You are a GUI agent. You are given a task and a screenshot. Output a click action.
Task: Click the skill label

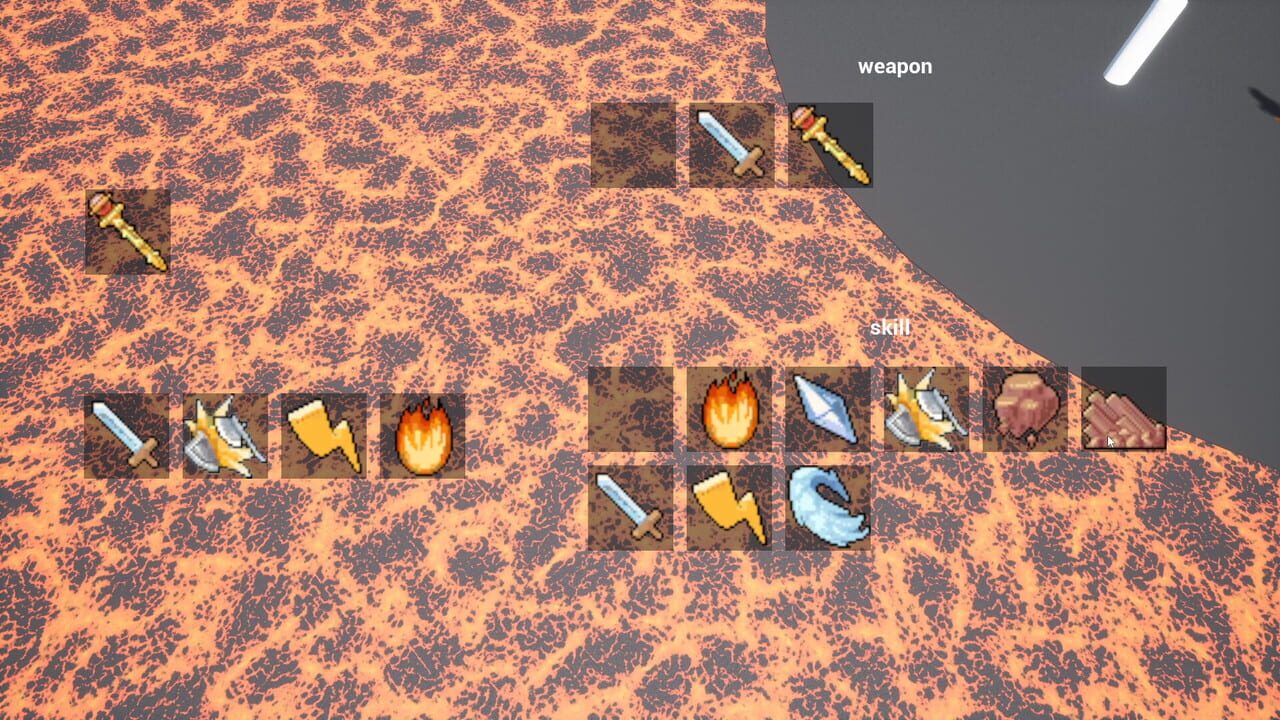[x=891, y=325]
